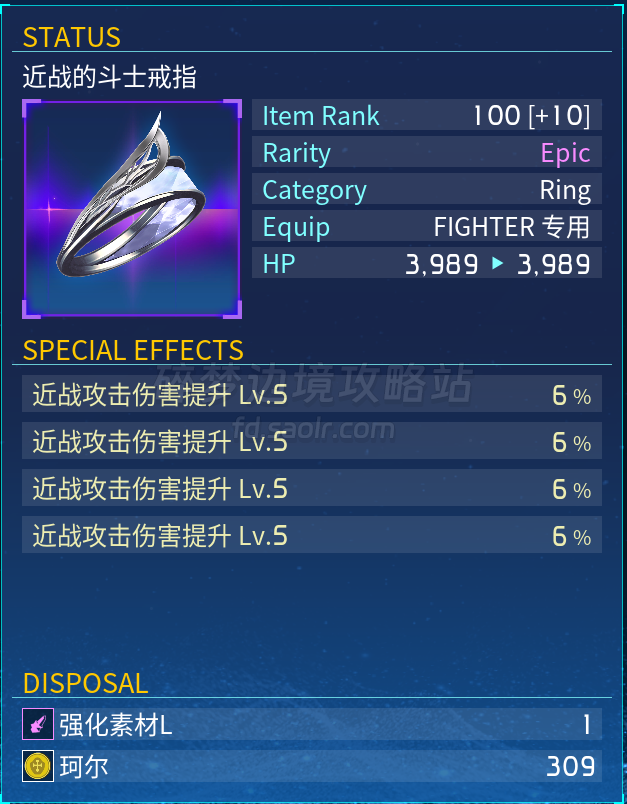Click the 珂尔 gold coin icon
627x804 pixels.
[x=38, y=767]
